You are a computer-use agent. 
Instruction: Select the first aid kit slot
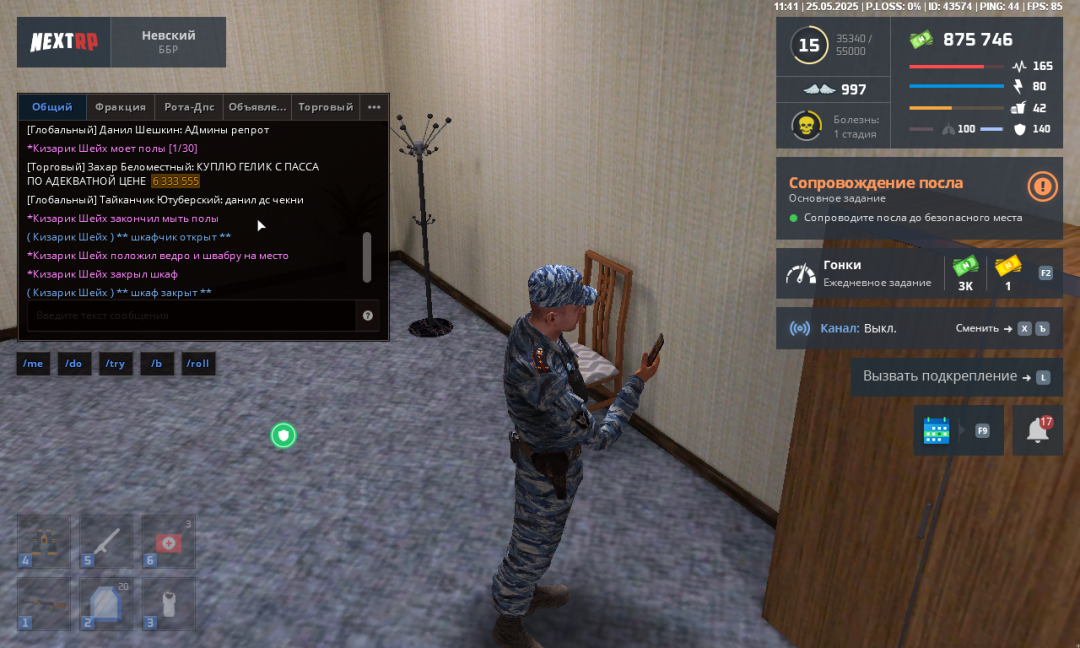click(166, 541)
